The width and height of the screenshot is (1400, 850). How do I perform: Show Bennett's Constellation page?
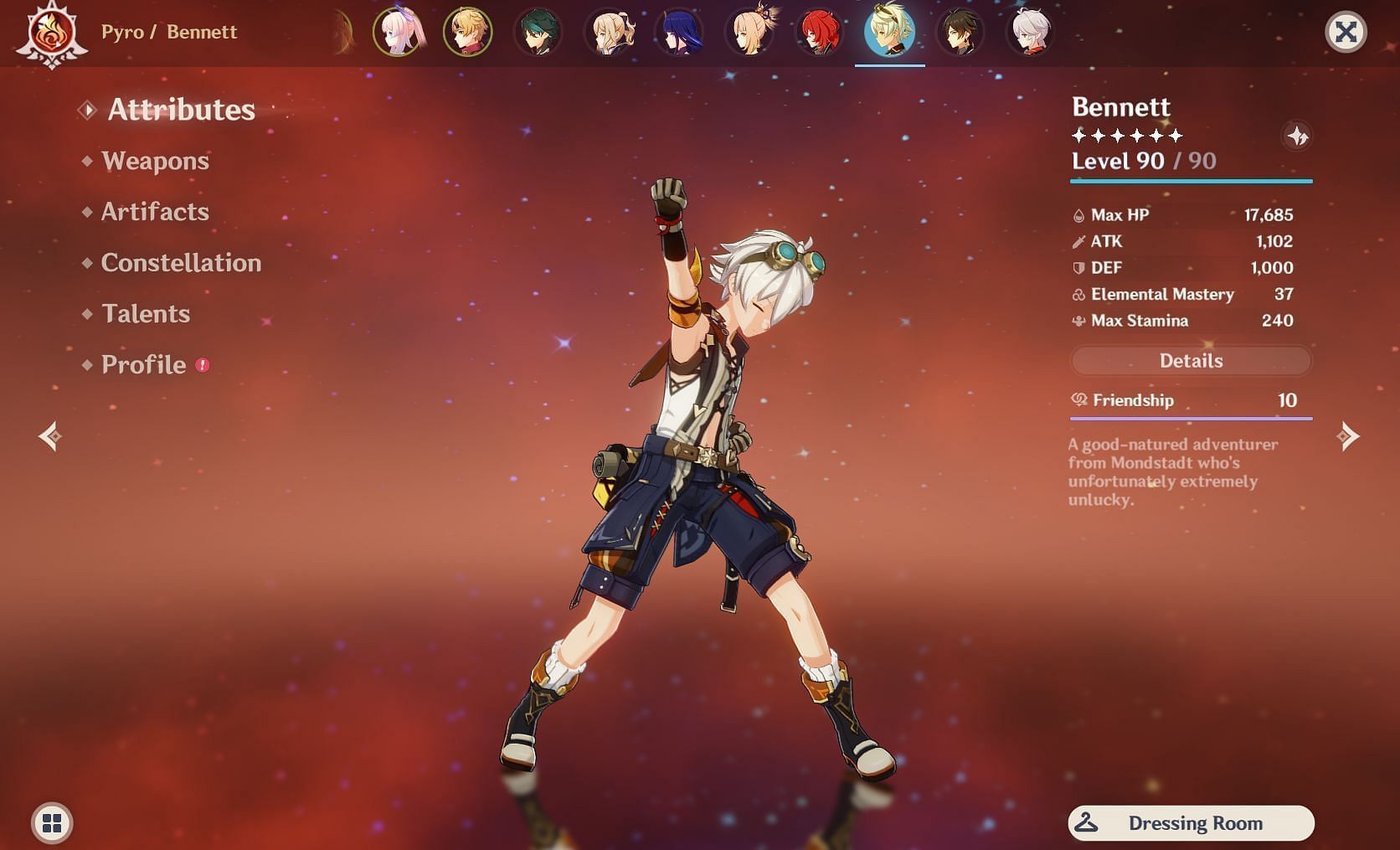click(181, 263)
